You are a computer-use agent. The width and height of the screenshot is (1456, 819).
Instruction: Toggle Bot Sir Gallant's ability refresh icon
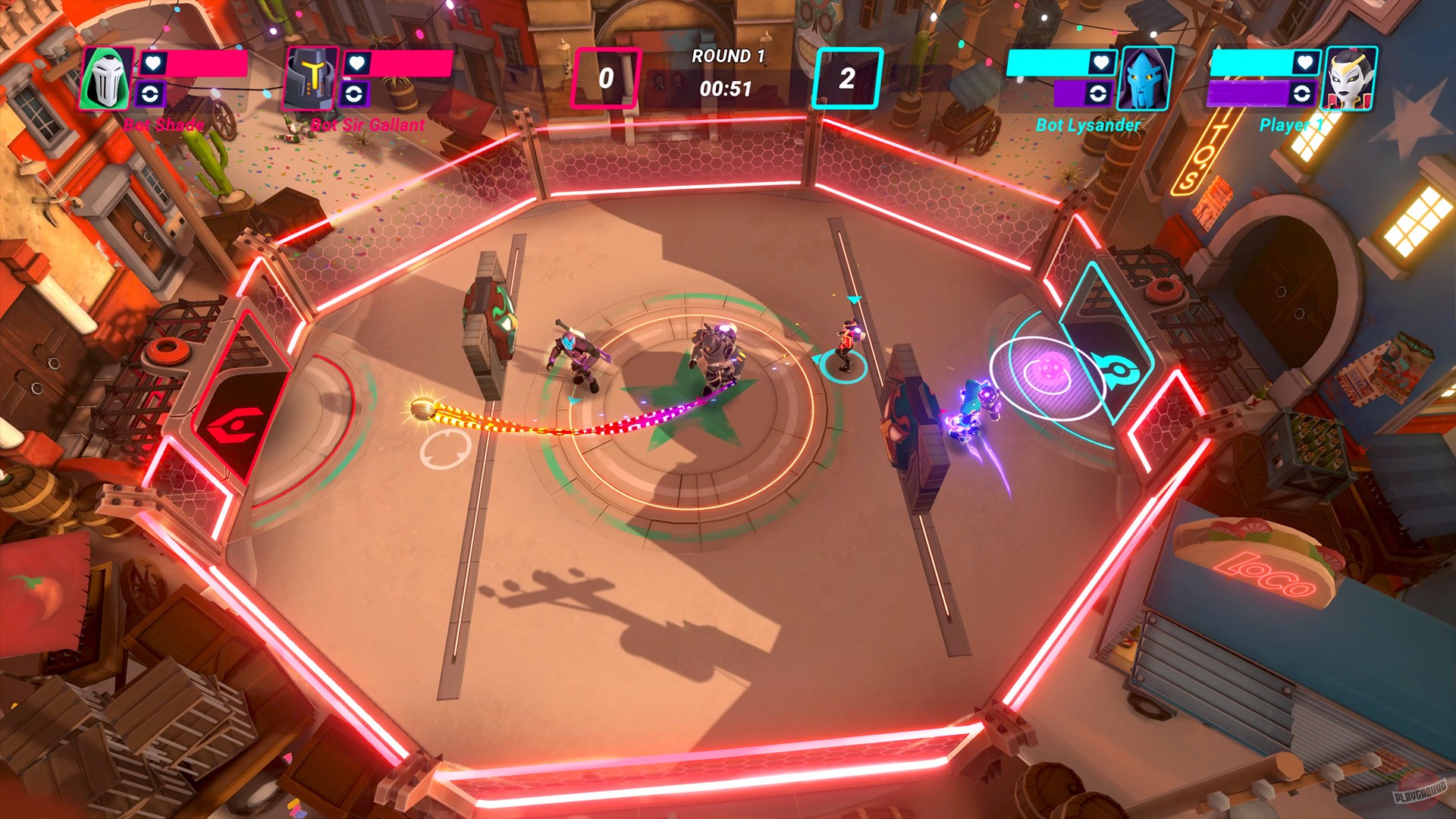[356, 95]
